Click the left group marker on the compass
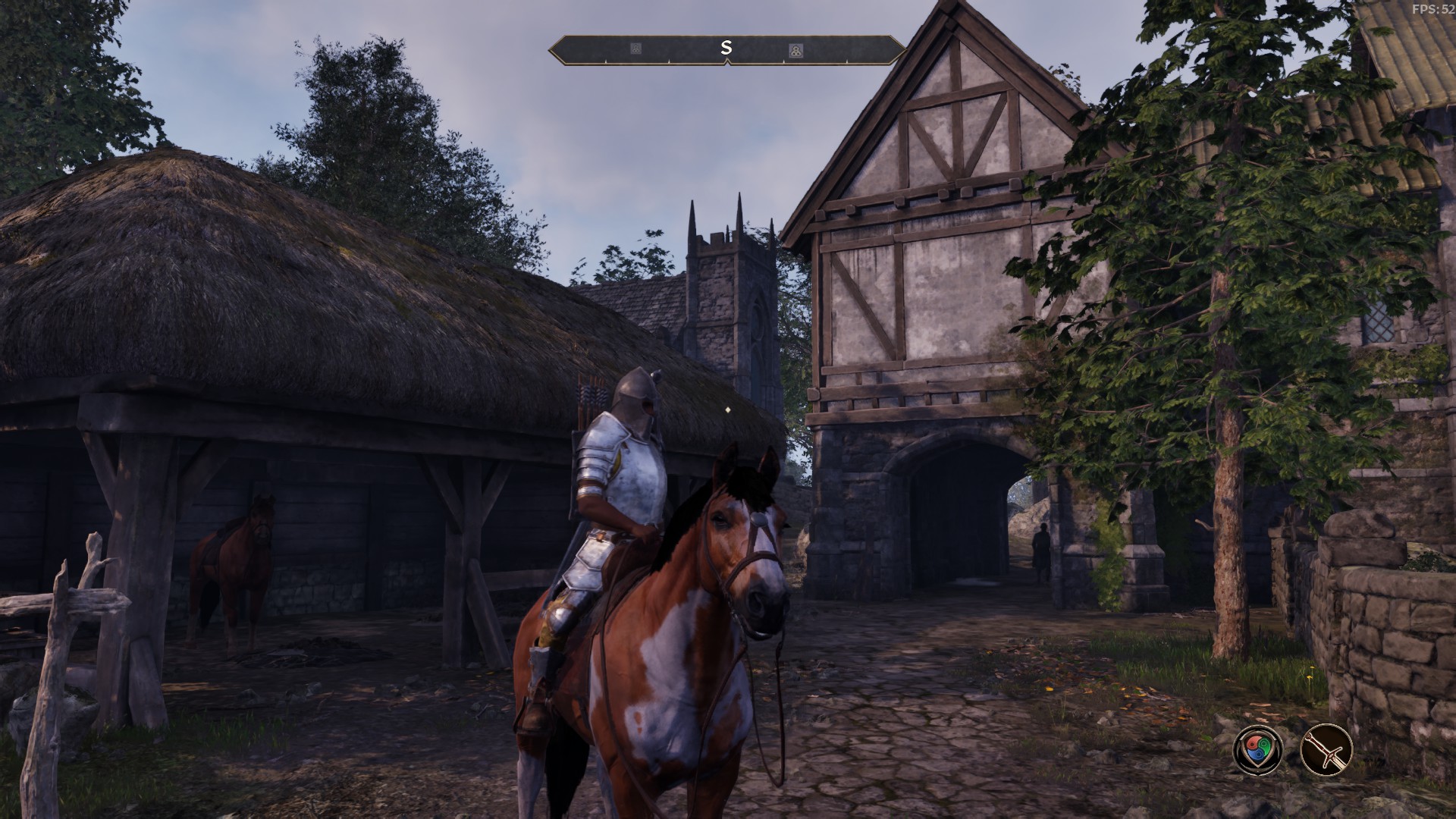The image size is (1456, 819). pos(635,47)
